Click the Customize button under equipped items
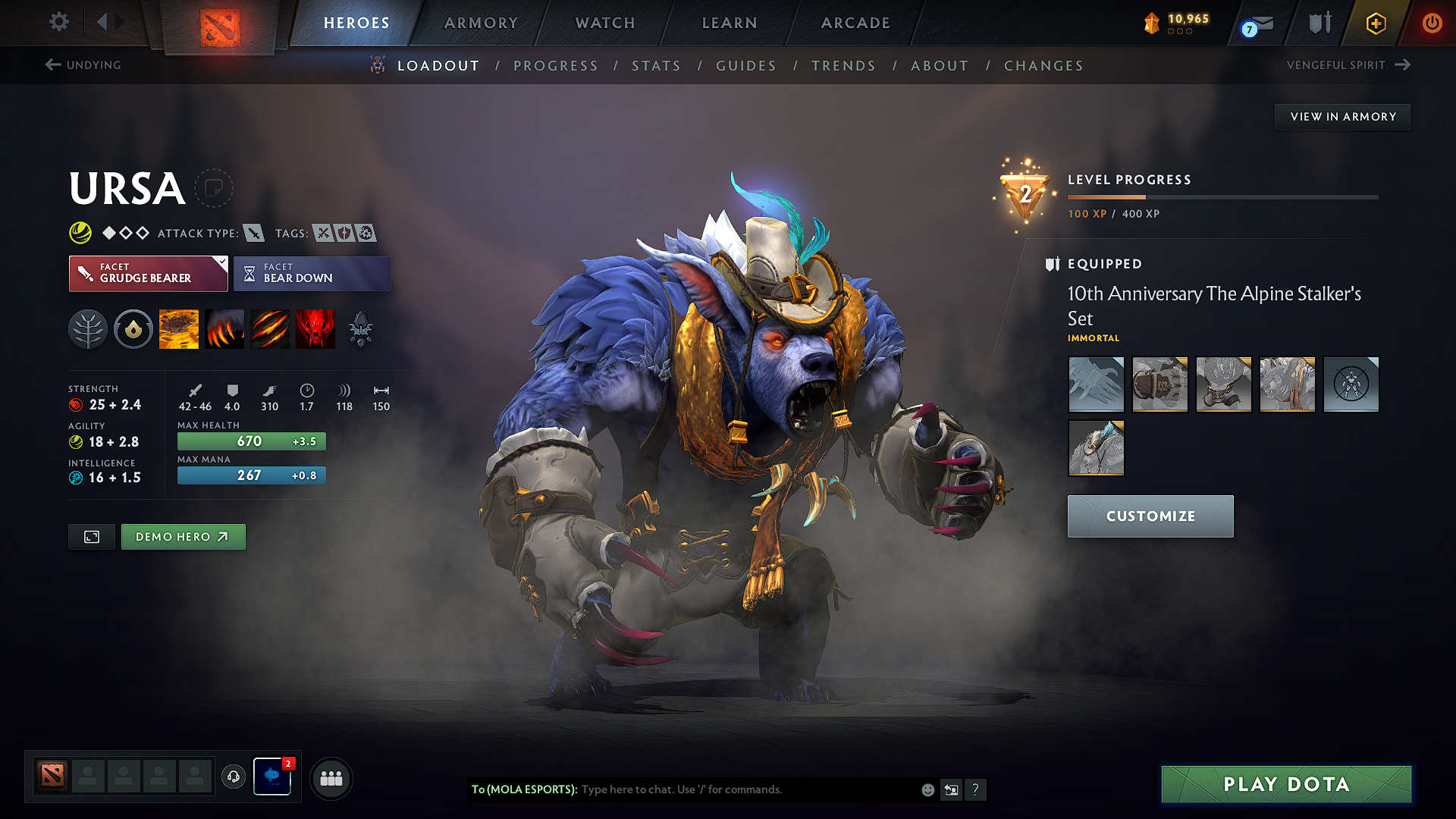1456x819 pixels. coord(1150,516)
